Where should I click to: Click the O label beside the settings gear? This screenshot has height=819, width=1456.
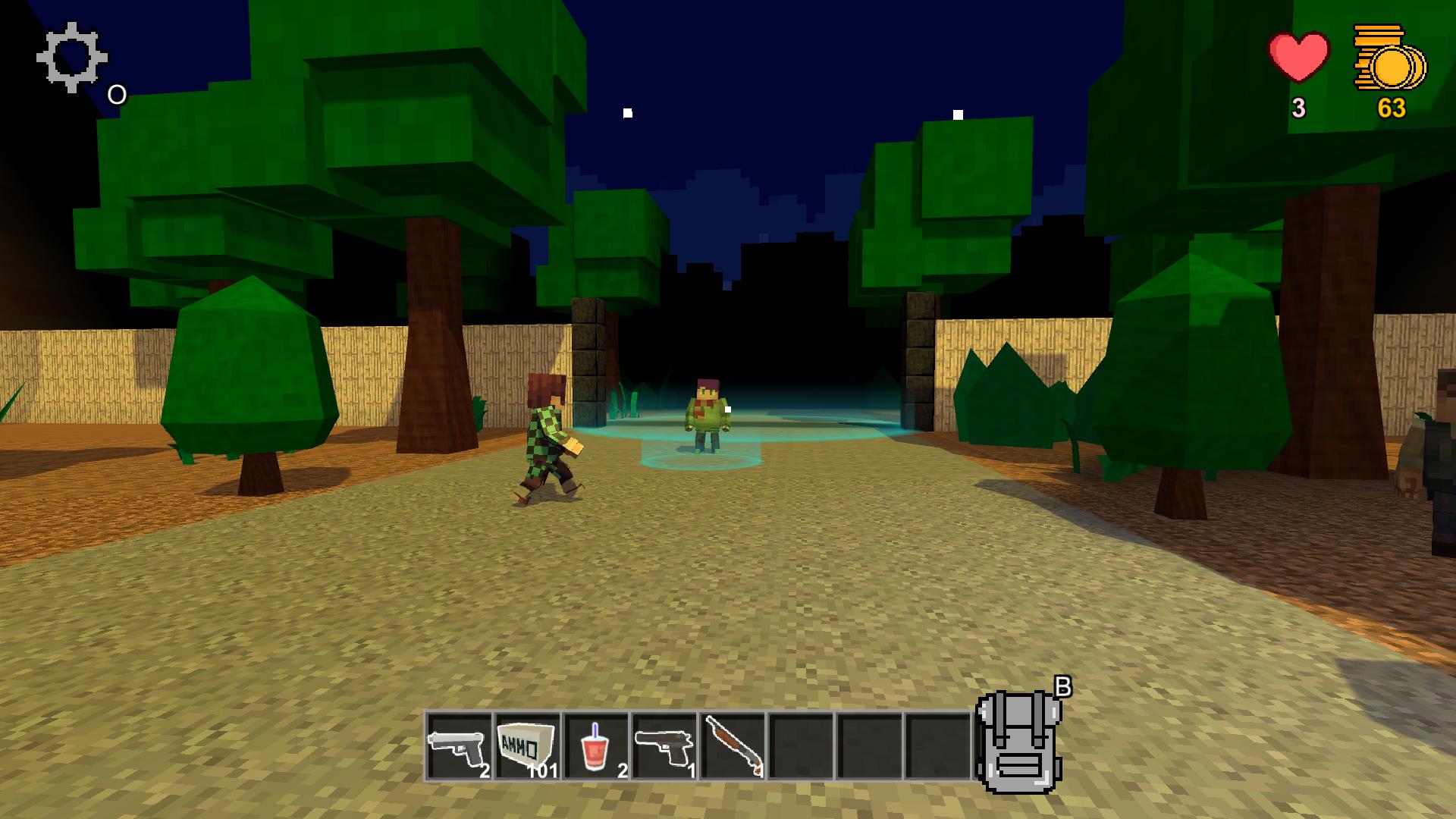116,95
